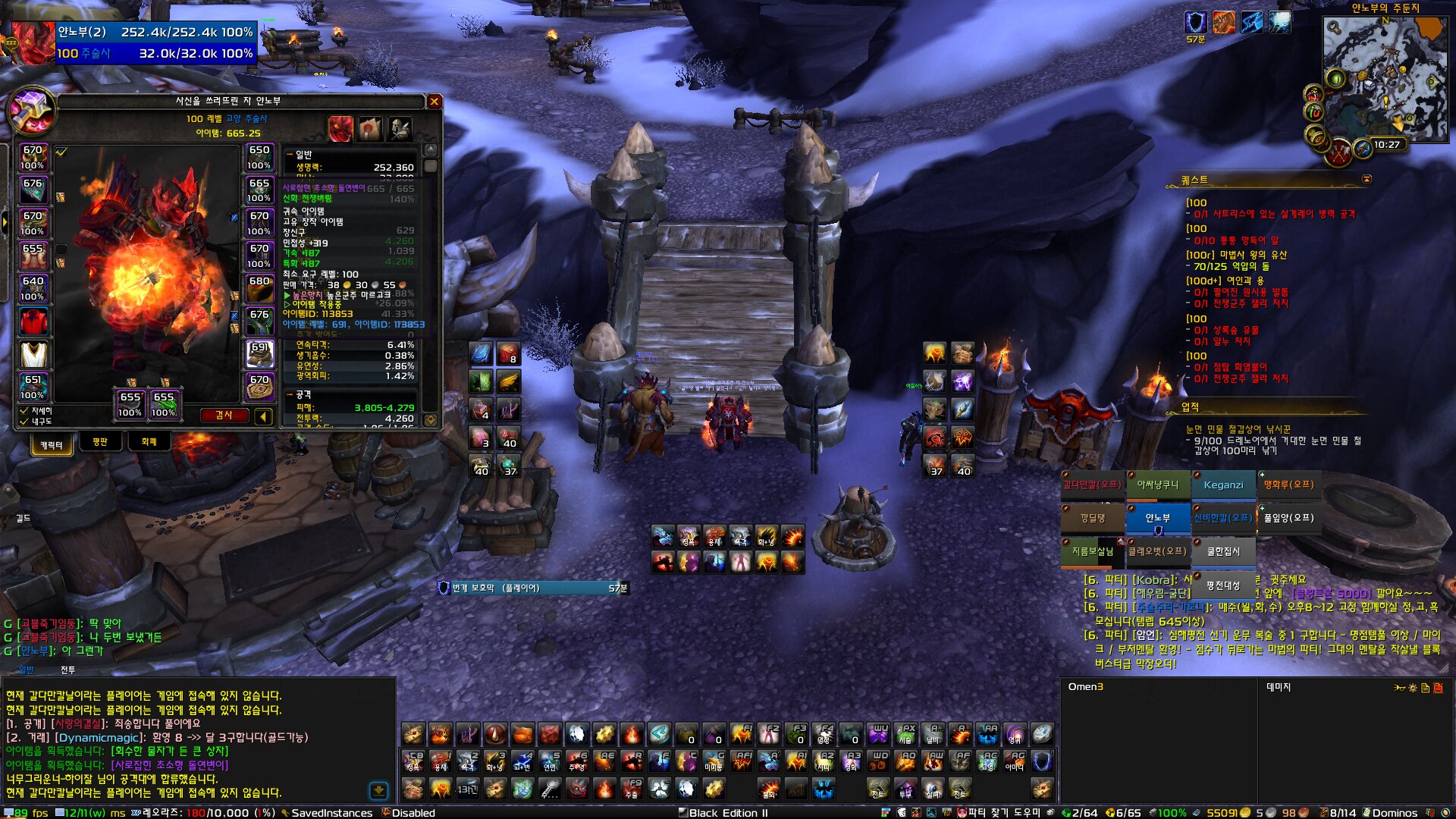
Task: Collapse the 퀘스트 quest tracker header
Action: [1367, 179]
